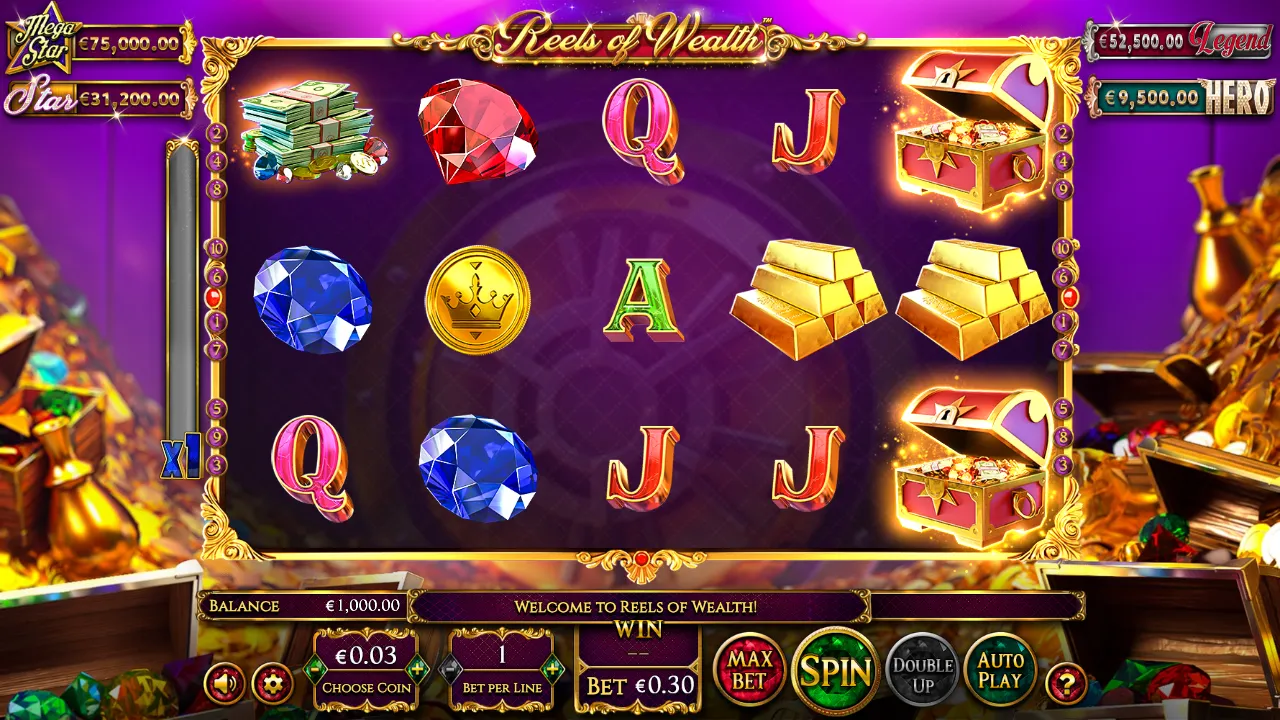Click the x1 multiplier meter
The width and height of the screenshot is (1280, 720).
[179, 456]
